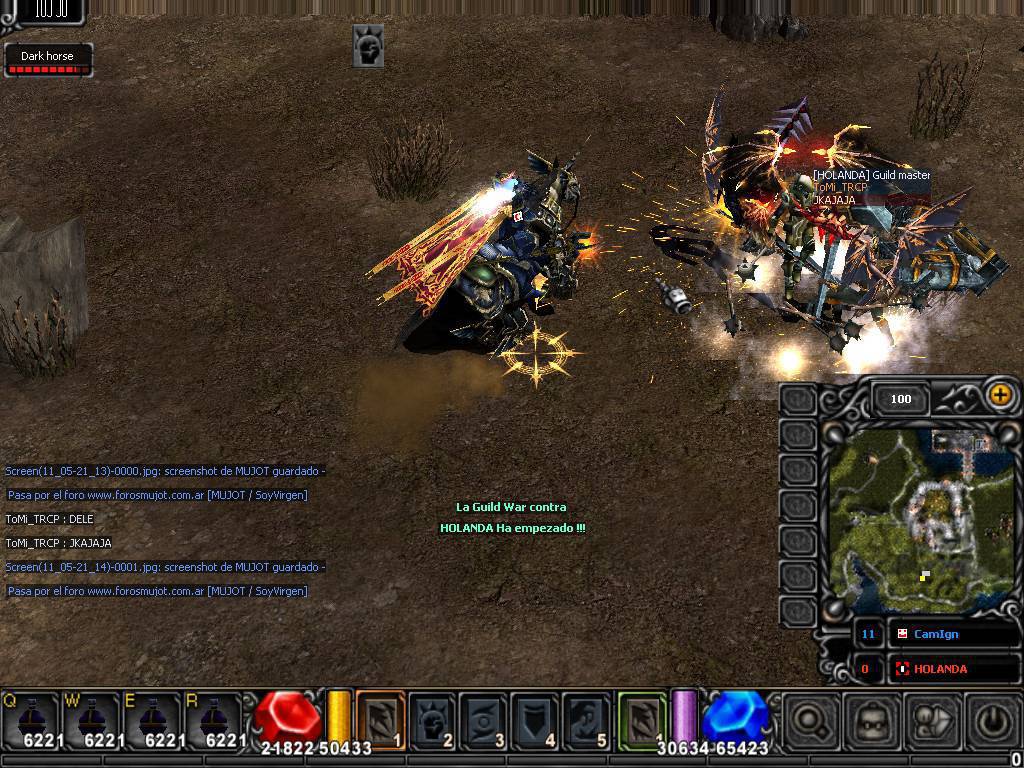Activate the fist skill in slot 2
The height and width of the screenshot is (768, 1024).
click(x=432, y=718)
